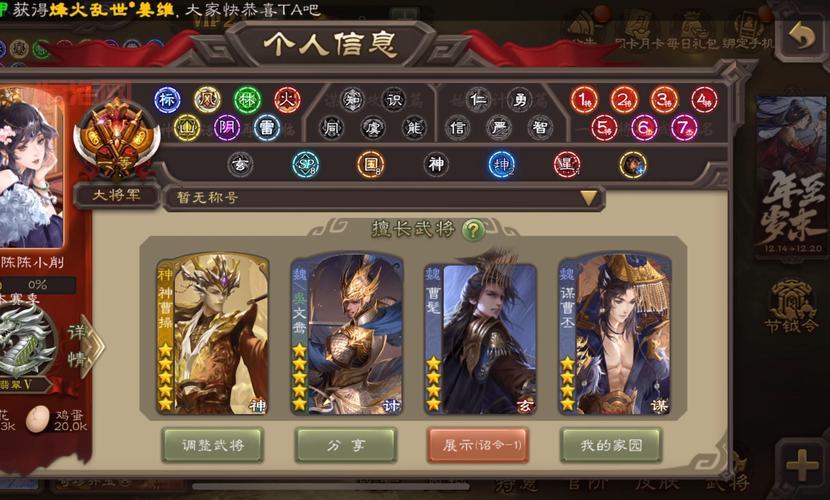The width and height of the screenshot is (830, 500).
Task: Pick the 曹髦 general card
Action: coord(479,334)
